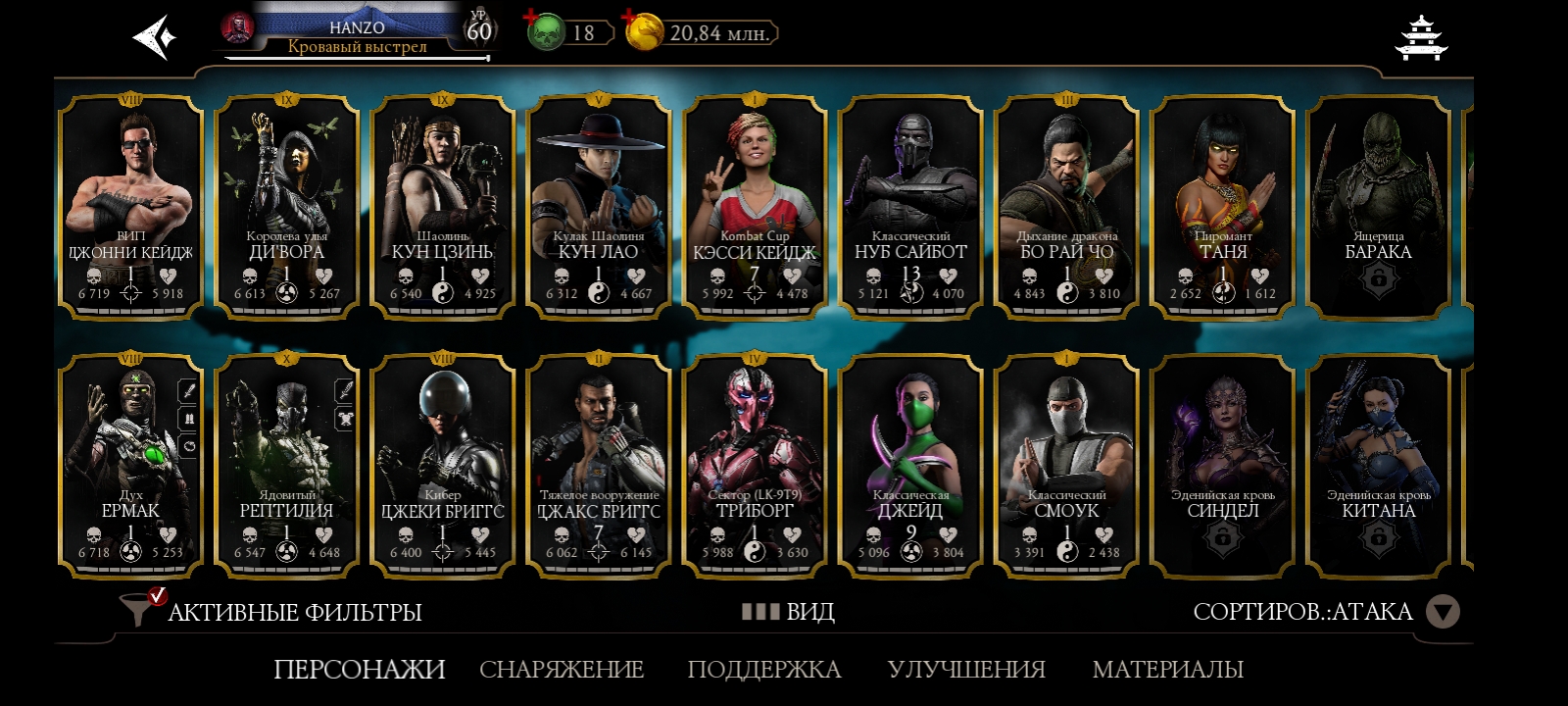Open the Triborg Sektor card
1568x706 pixels.
click(x=754, y=467)
